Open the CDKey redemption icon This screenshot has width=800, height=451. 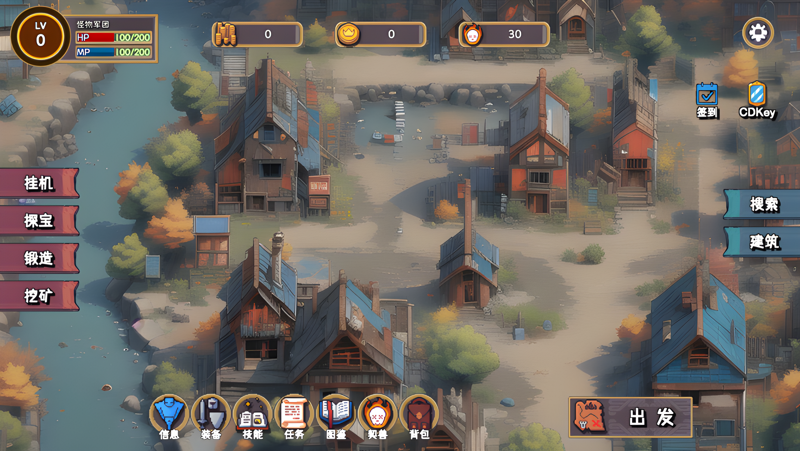pyautogui.click(x=757, y=96)
